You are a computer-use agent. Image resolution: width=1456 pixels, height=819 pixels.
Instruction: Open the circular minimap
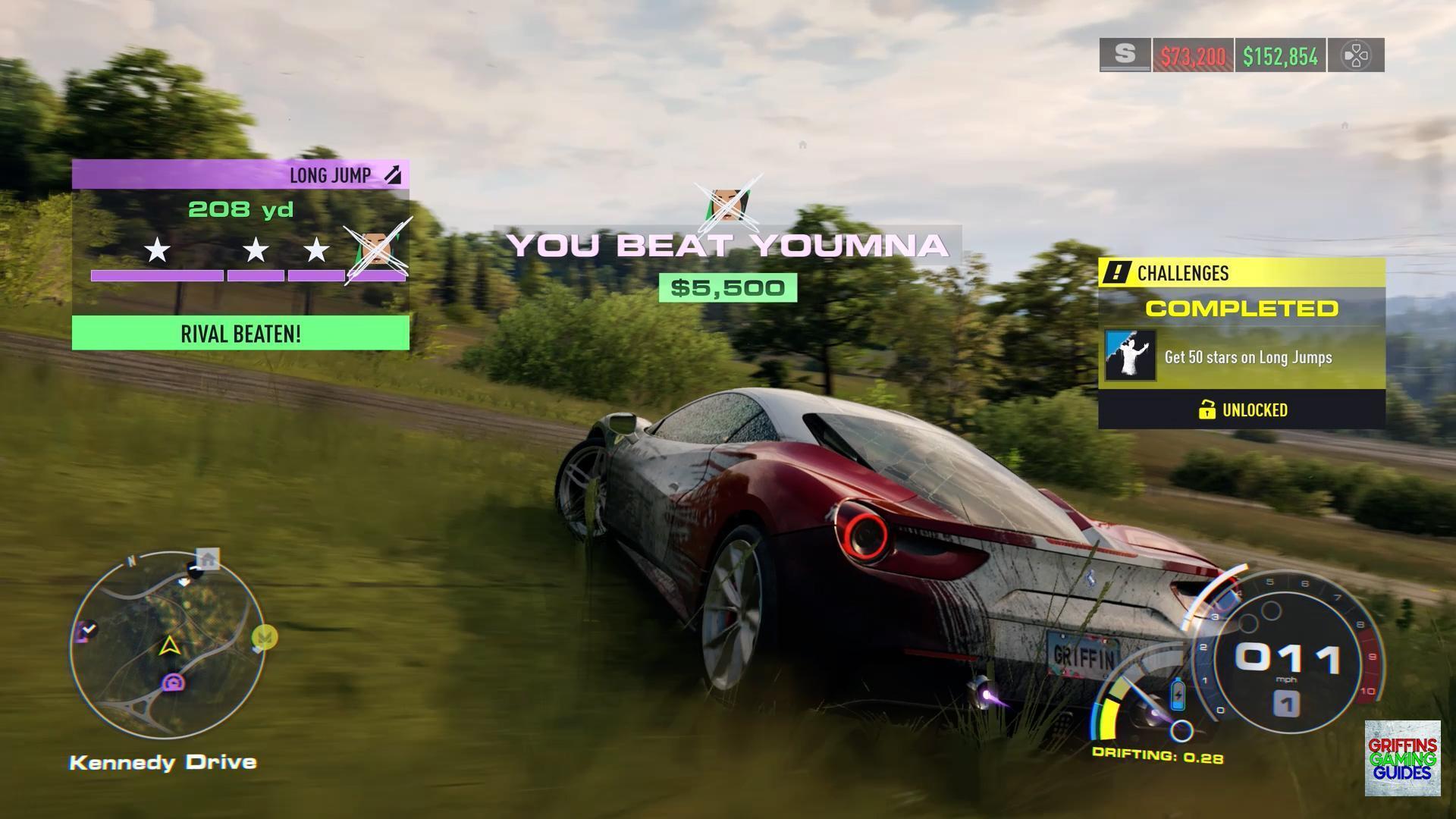point(168,645)
